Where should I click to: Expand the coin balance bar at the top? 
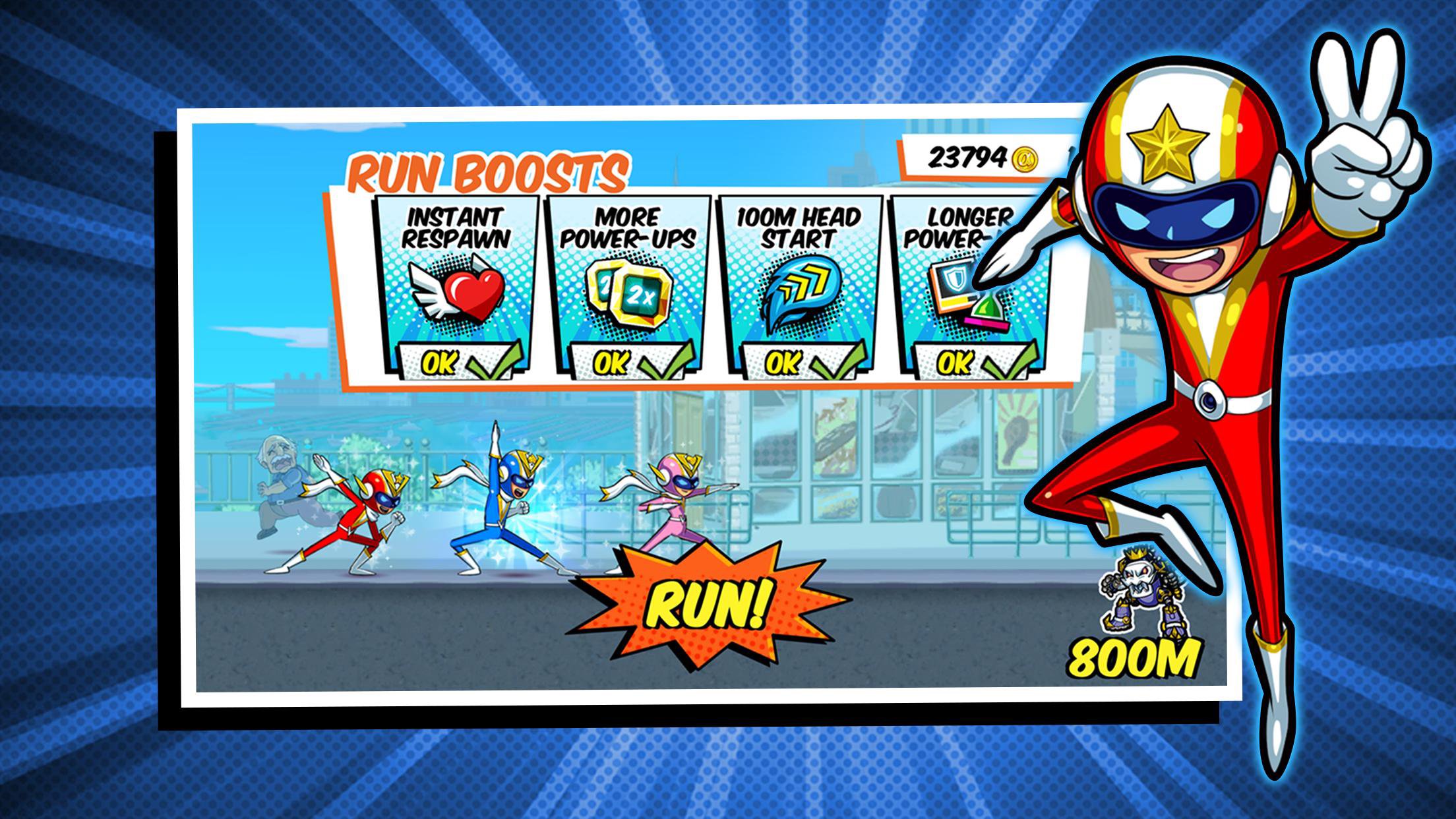tap(983, 158)
